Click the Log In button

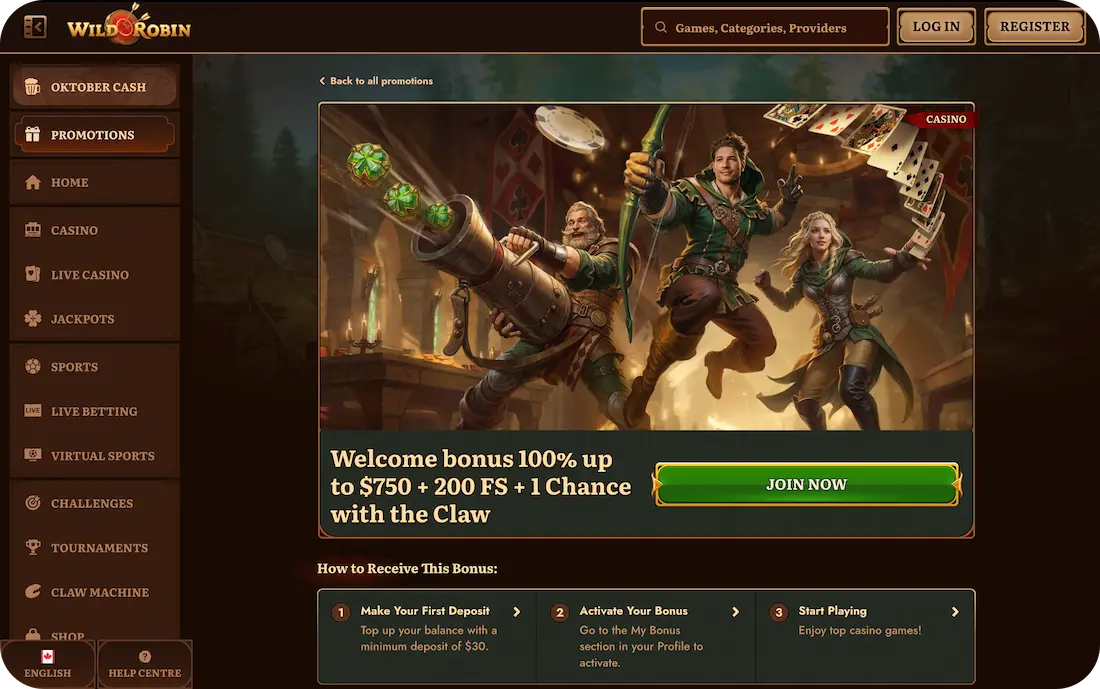click(936, 27)
